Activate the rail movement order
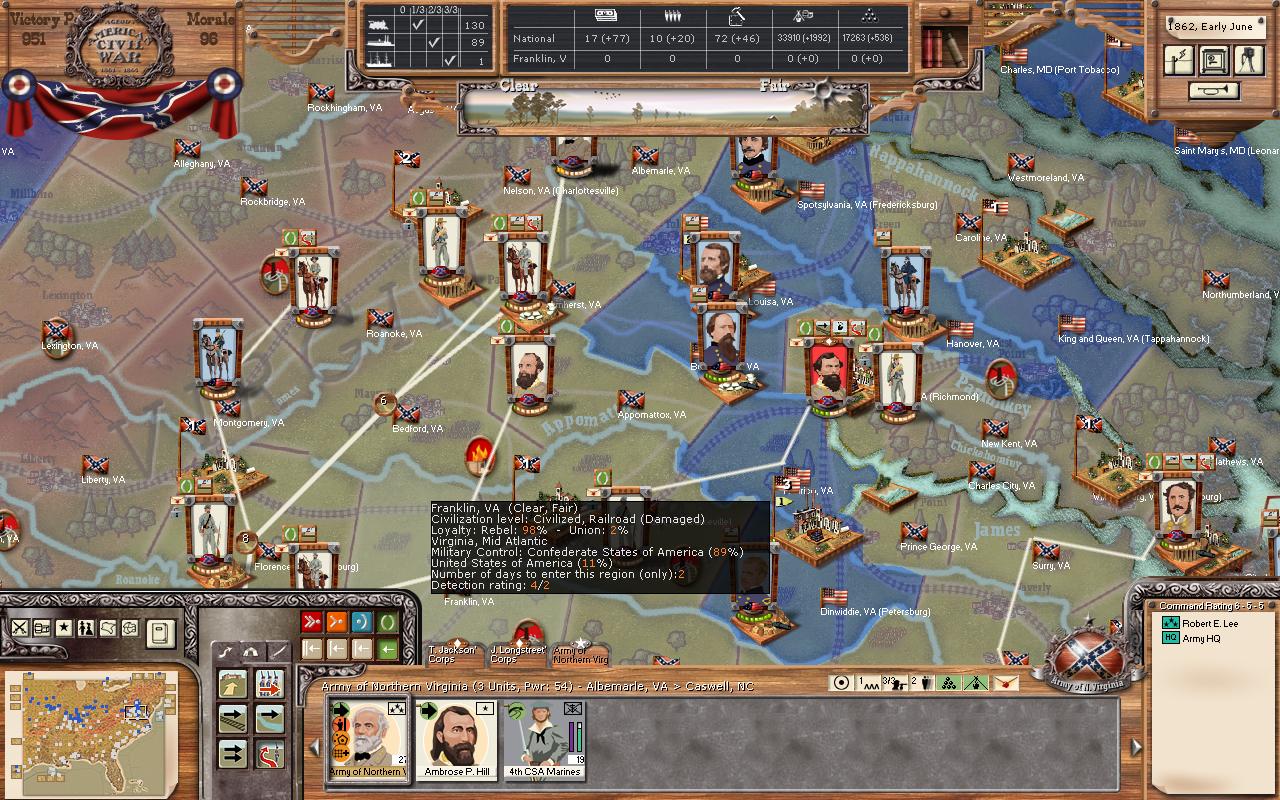Screen dimensions: 1280x800 point(233,719)
